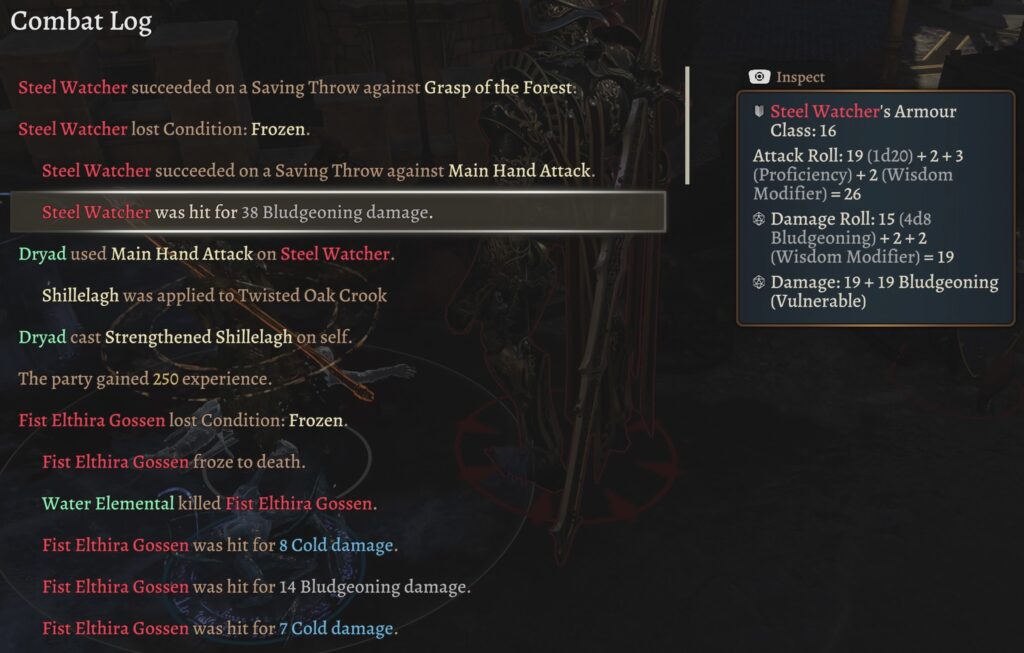This screenshot has width=1024, height=653.
Task: Select the Dryad used Main Hand Attack entry
Action: point(206,254)
